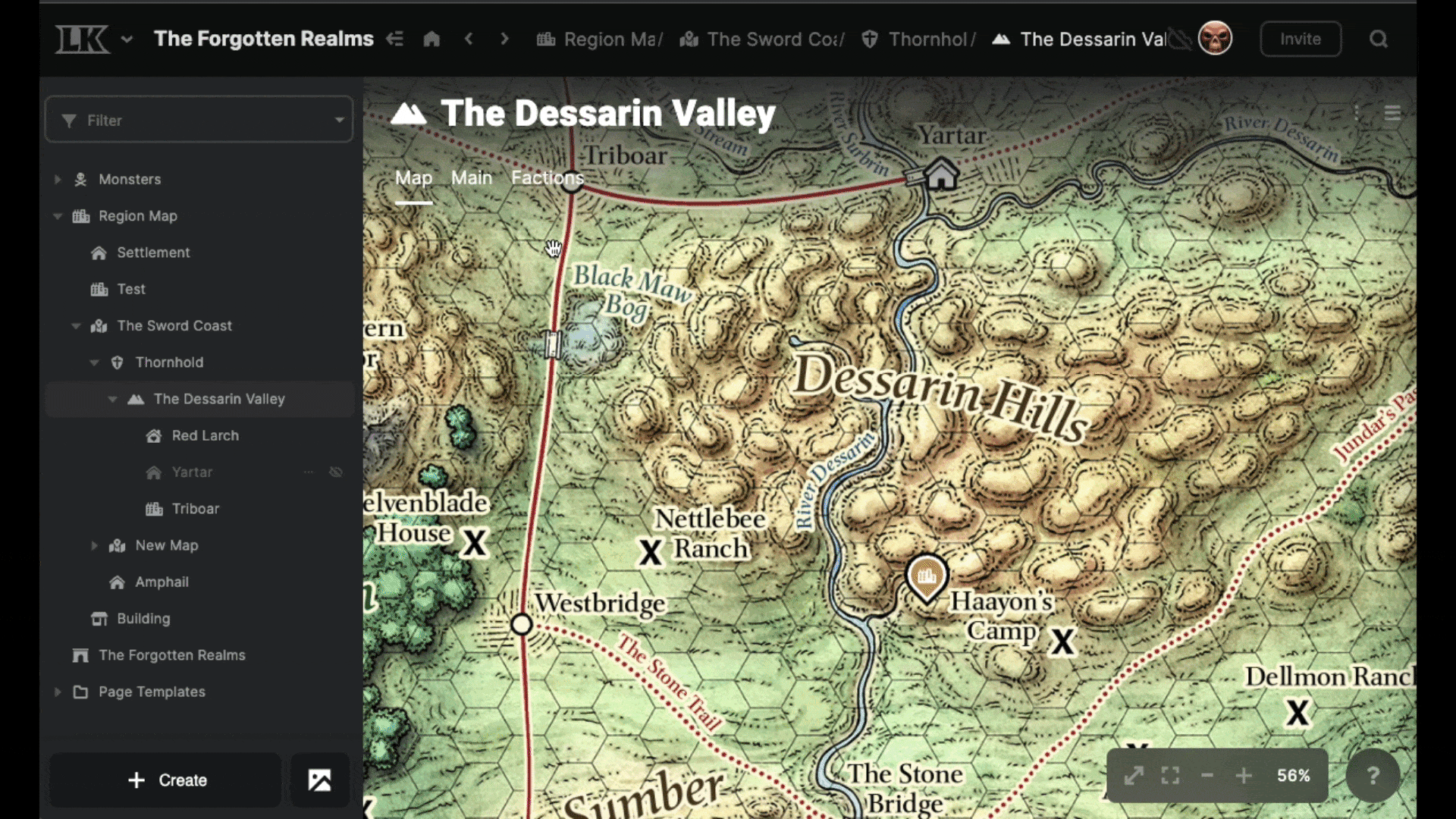
Task: Select the Thornhold shield icon in the sidebar
Action: tap(117, 362)
